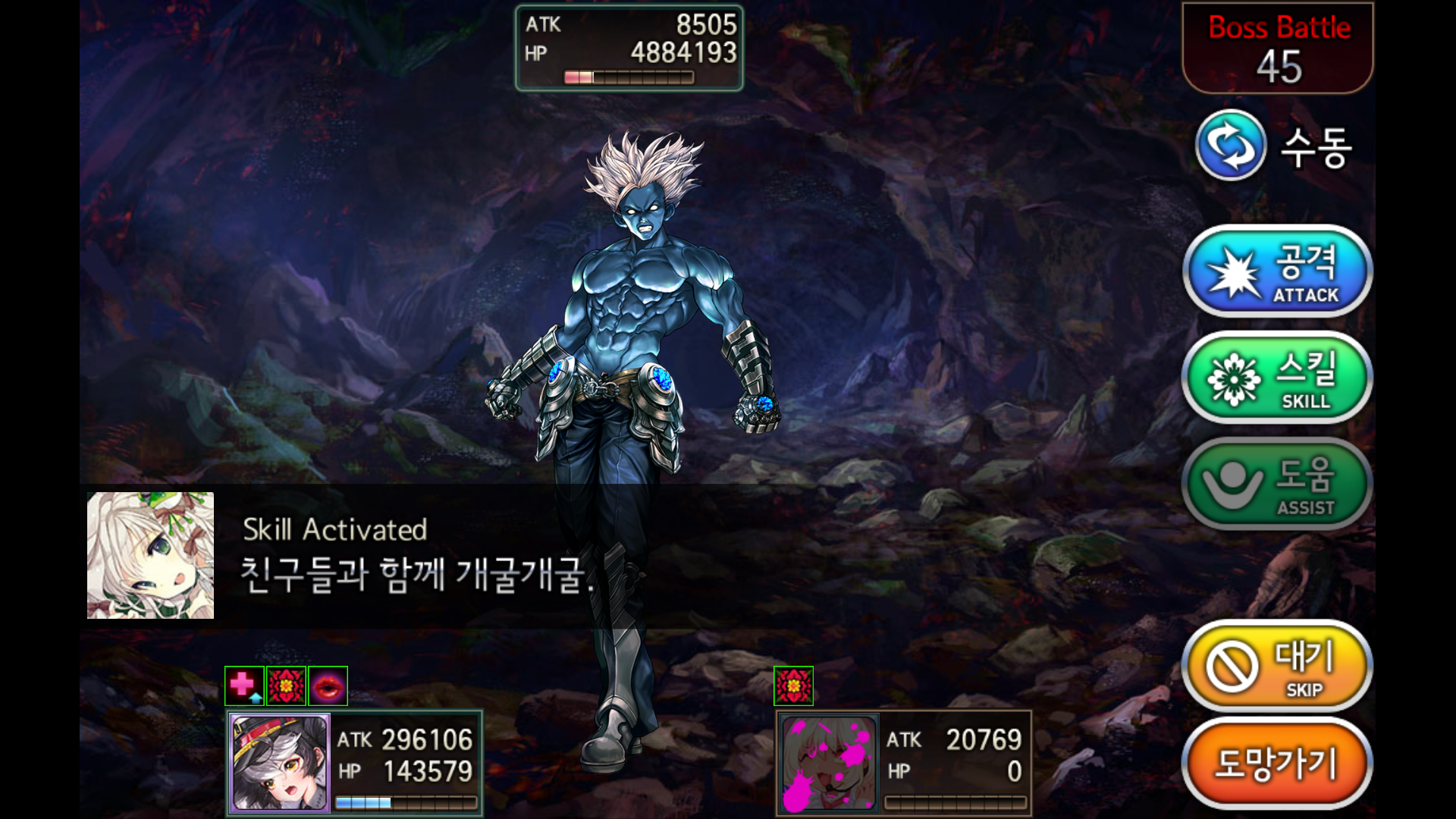Inspect the red lips buff icon
The width and height of the screenshot is (1456, 819).
click(x=328, y=686)
